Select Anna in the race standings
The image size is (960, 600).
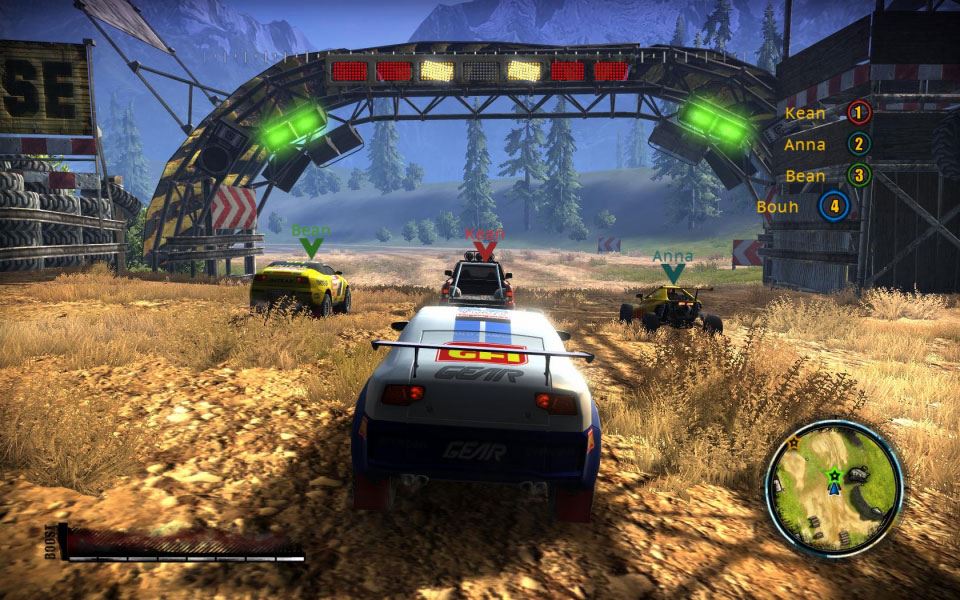(x=826, y=144)
